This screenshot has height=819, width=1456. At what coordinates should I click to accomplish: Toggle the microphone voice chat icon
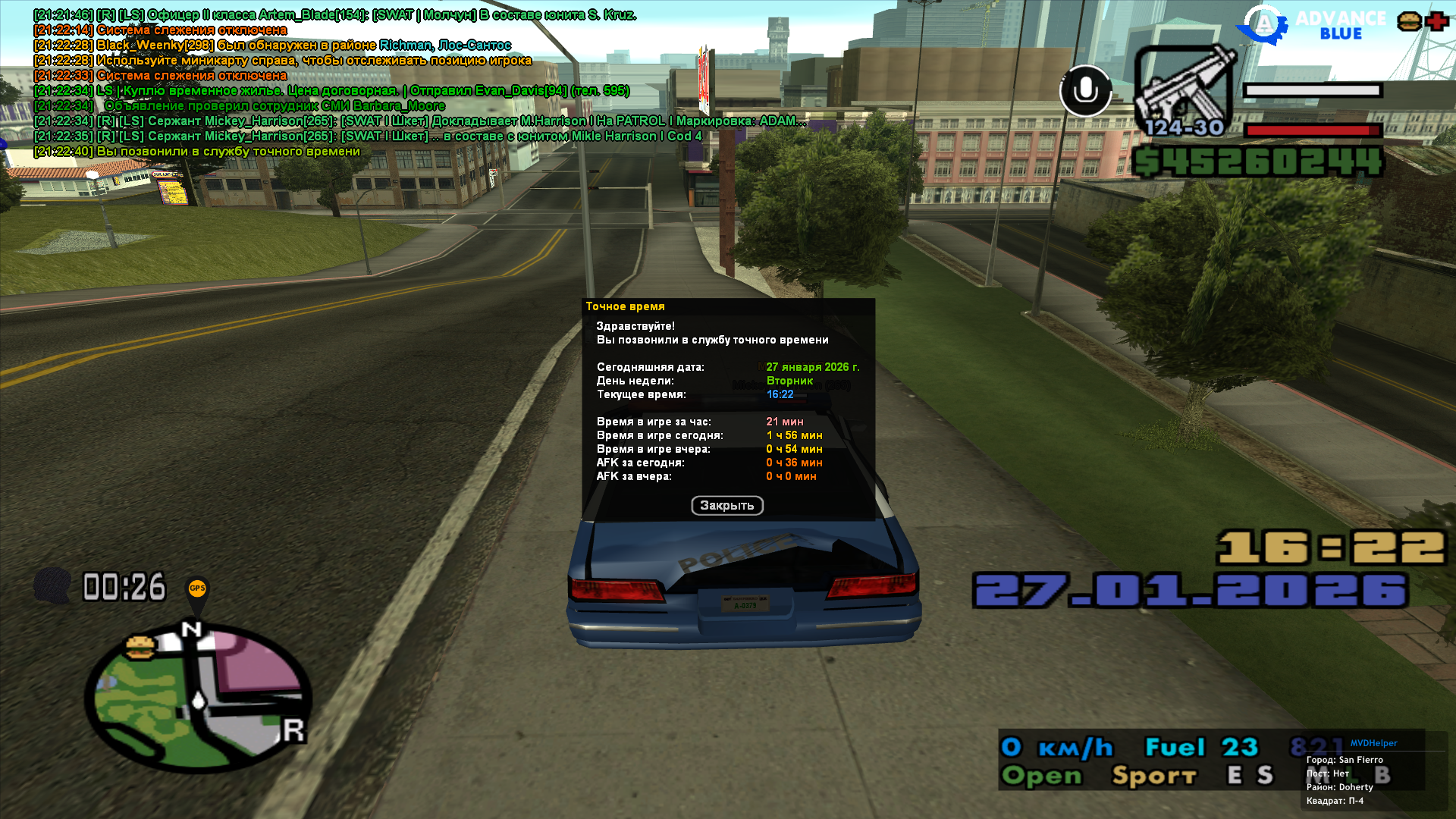click(x=1085, y=91)
